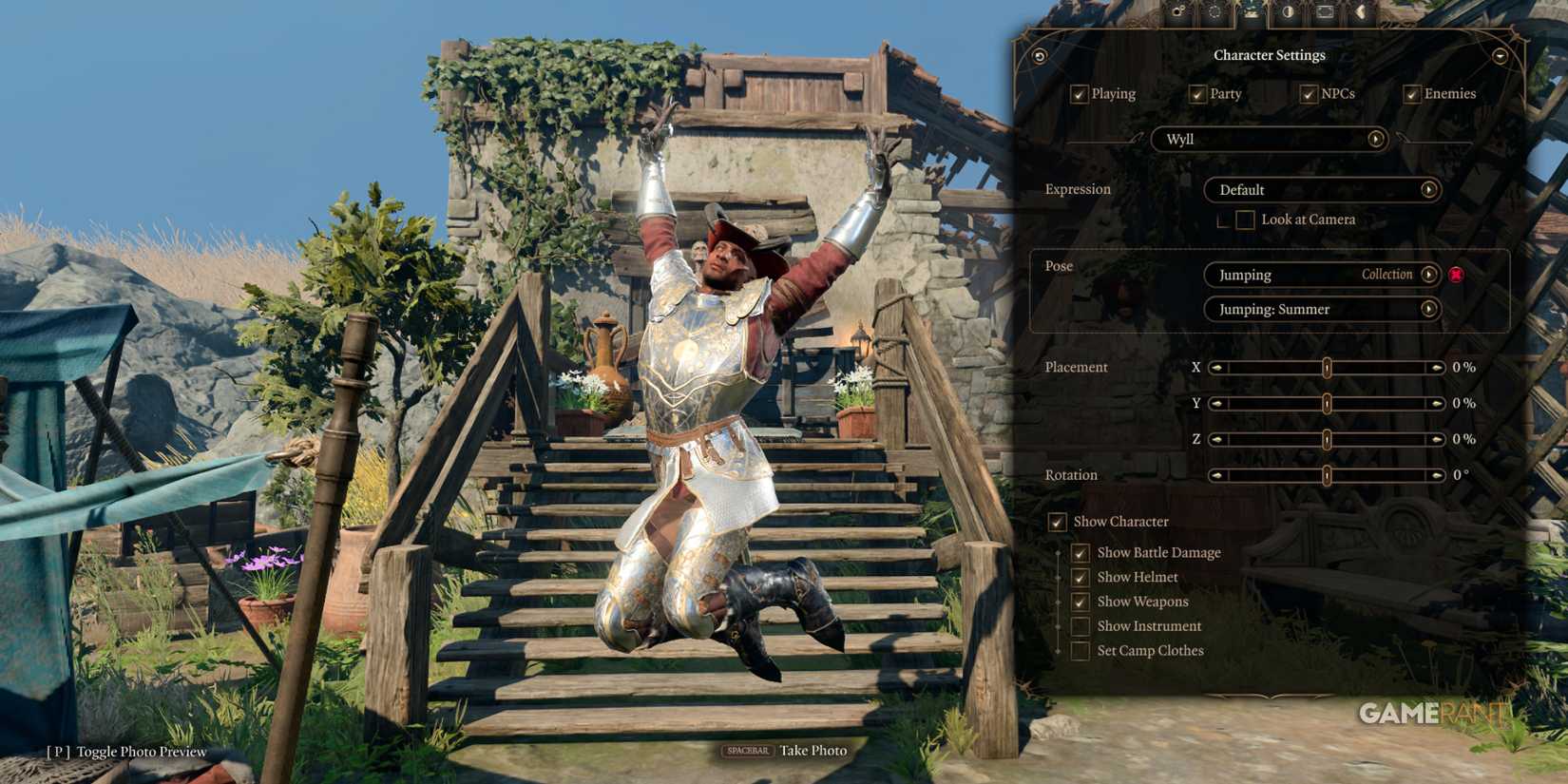The width and height of the screenshot is (1568, 784).
Task: Open the frame overlay tab icon
Action: pyautogui.click(x=1325, y=12)
